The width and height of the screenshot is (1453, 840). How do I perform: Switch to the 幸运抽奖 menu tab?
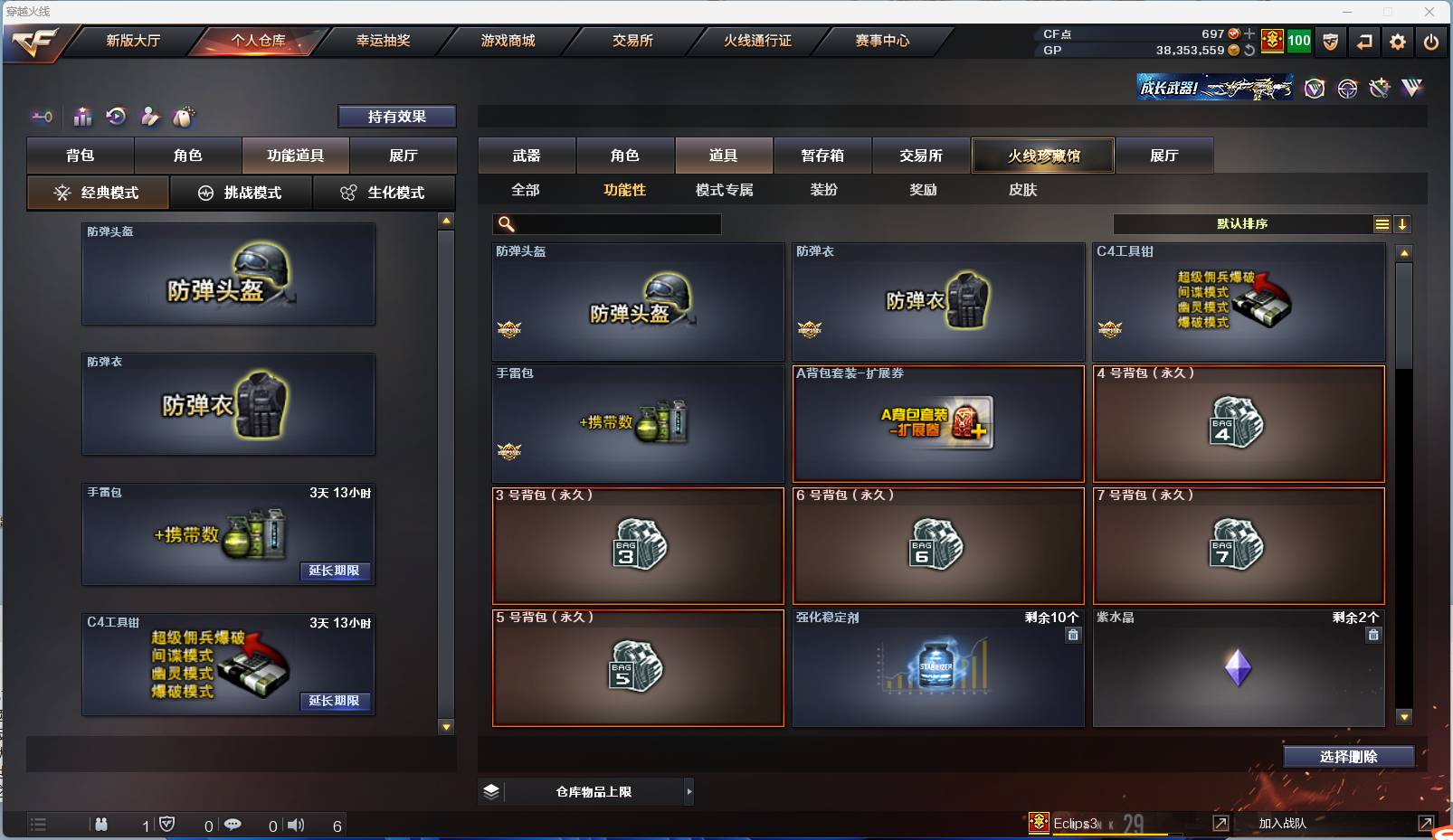[x=384, y=41]
